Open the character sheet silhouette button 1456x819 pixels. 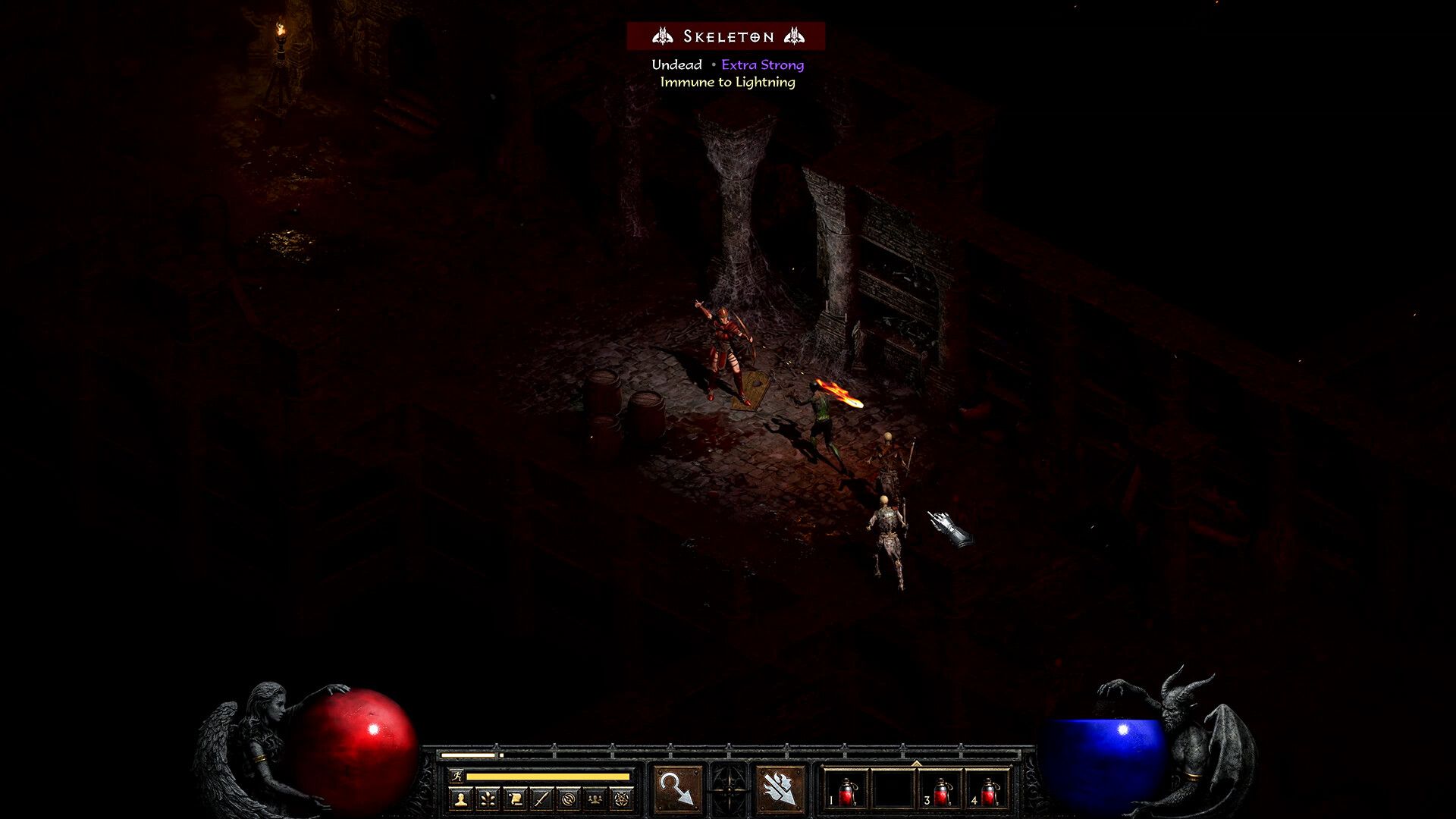pos(460,799)
